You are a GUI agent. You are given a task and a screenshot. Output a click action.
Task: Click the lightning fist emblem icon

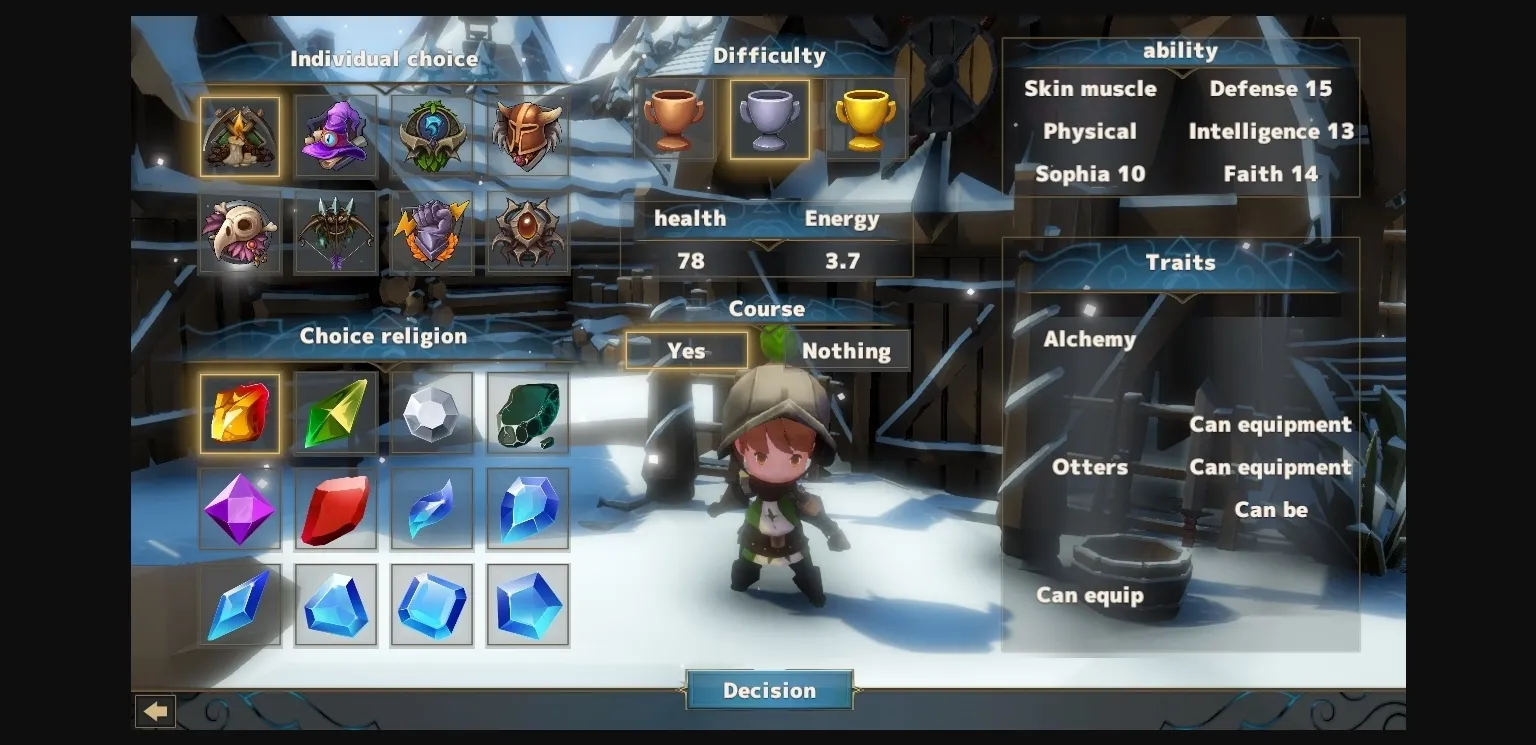432,232
